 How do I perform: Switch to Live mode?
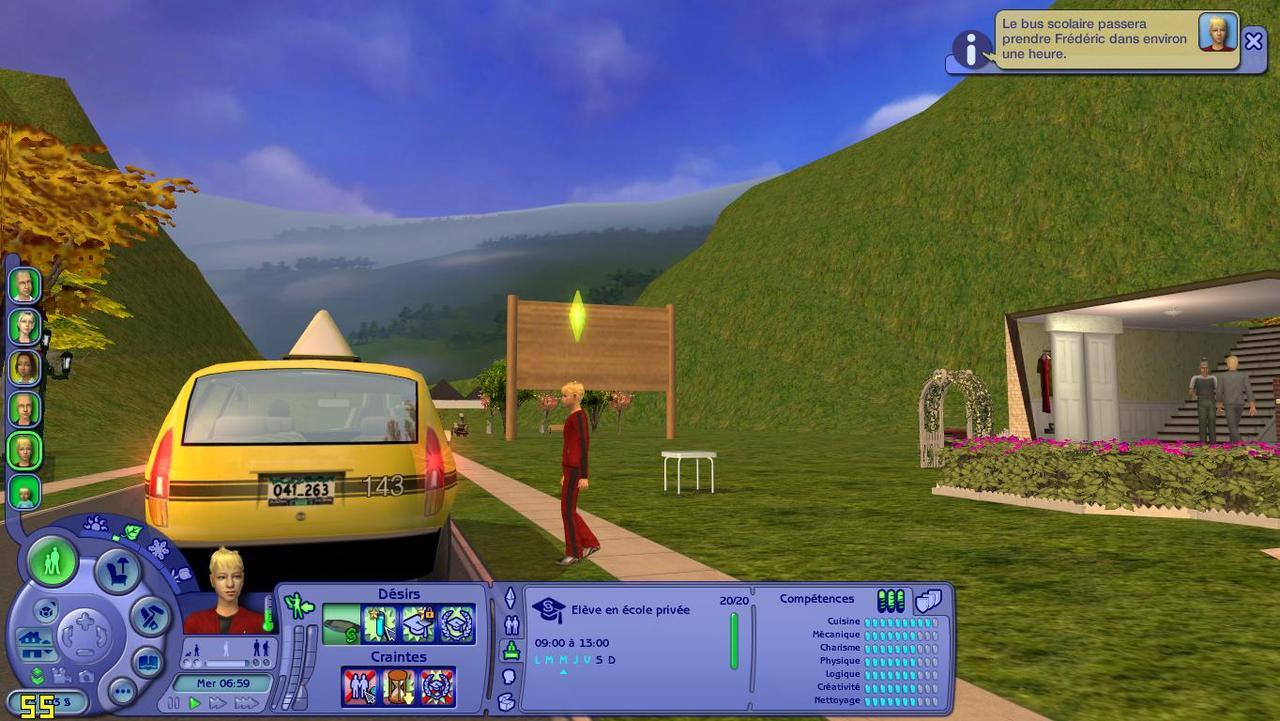(52, 560)
